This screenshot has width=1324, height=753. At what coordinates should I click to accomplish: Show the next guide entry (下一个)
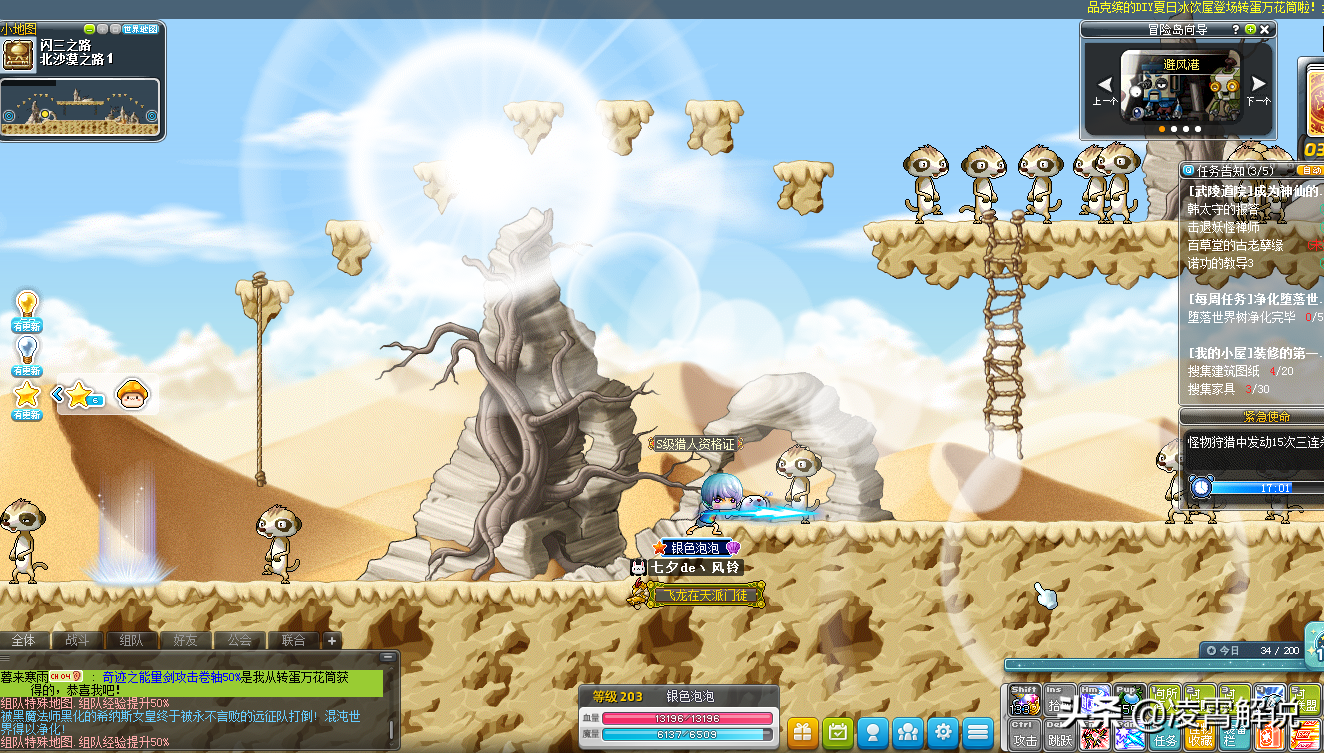(x=1258, y=86)
